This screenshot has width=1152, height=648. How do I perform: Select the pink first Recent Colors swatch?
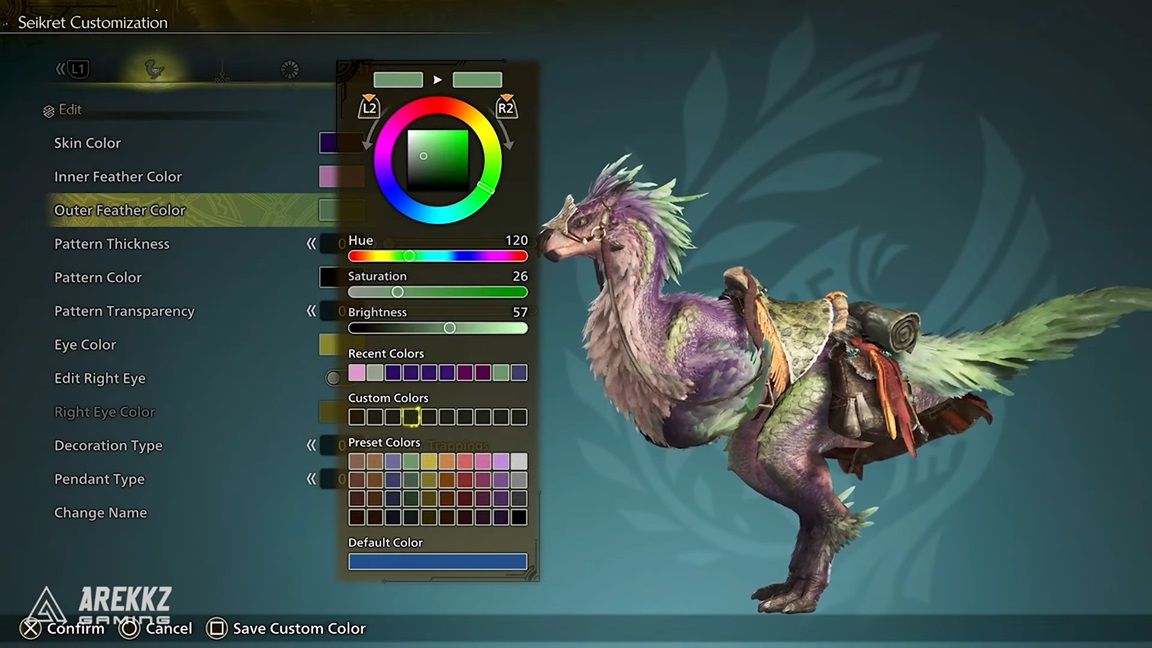point(357,373)
